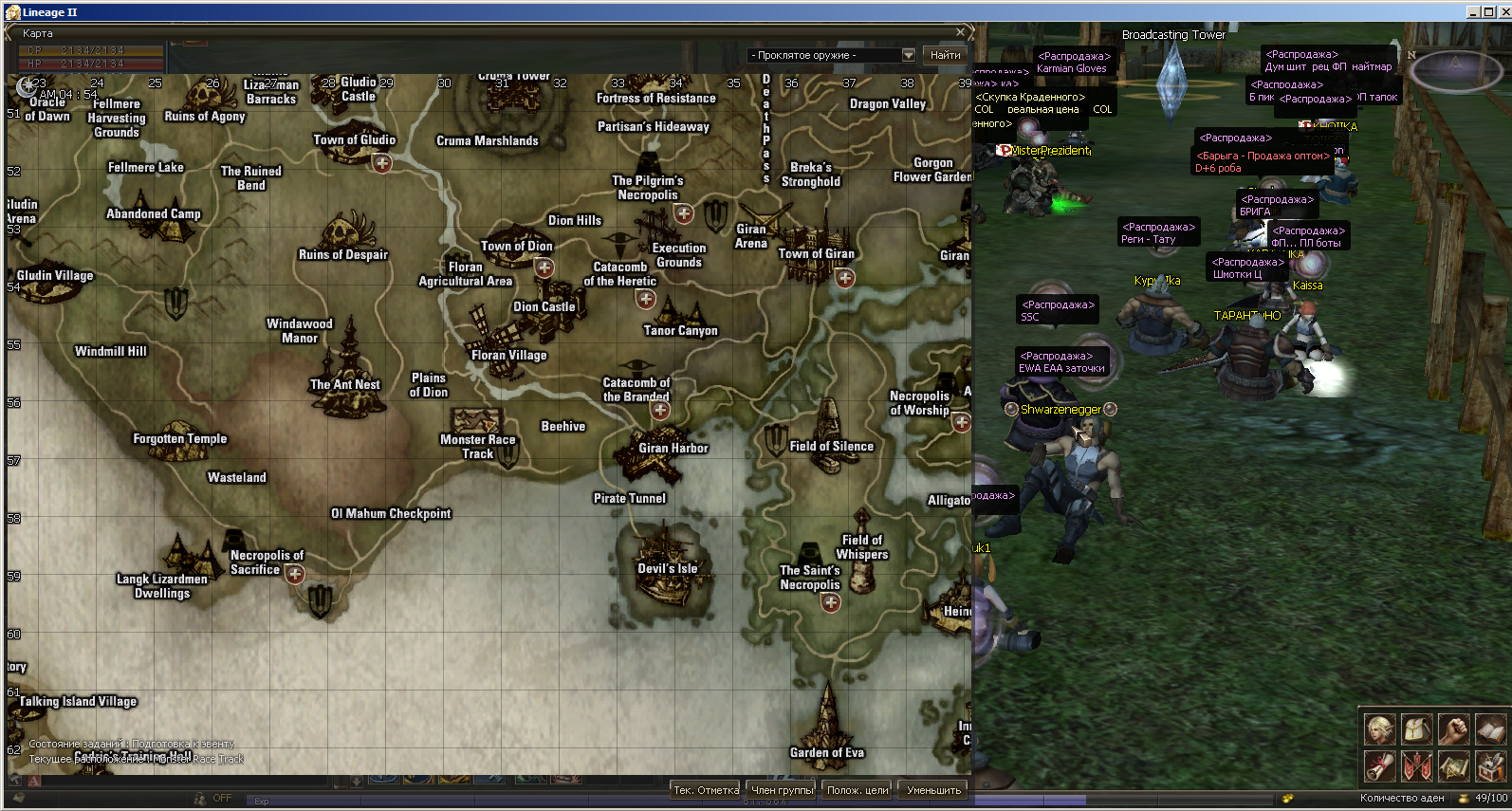This screenshot has height=811, width=1512.
Task: Shrink the map with Уменьшить
Action: coord(933,790)
